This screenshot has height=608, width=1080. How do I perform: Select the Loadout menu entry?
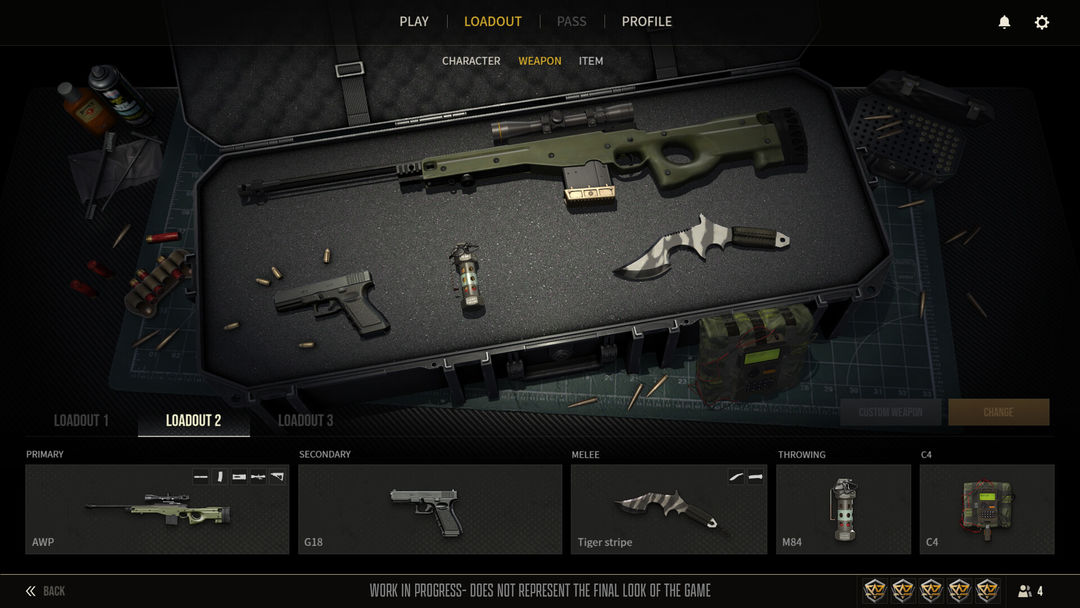click(493, 21)
